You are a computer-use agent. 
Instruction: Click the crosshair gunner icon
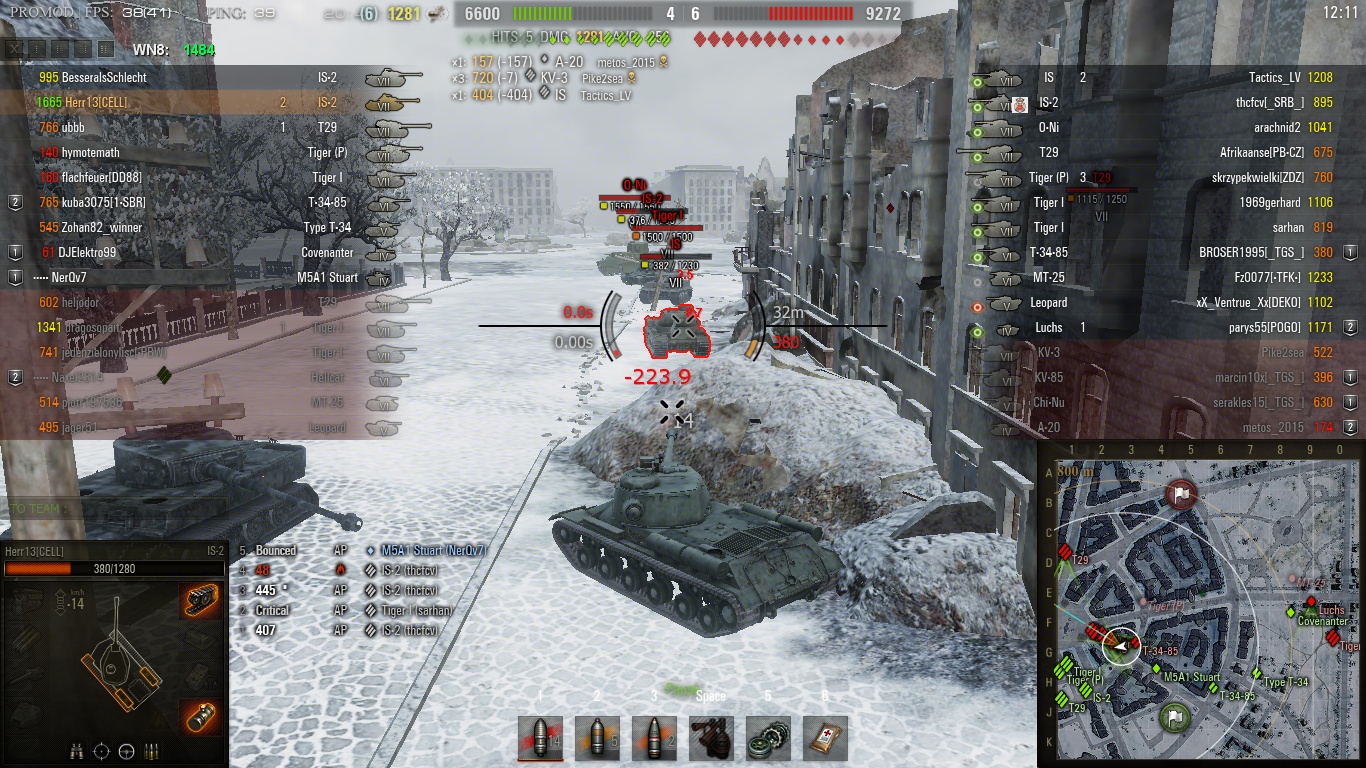pos(101,751)
